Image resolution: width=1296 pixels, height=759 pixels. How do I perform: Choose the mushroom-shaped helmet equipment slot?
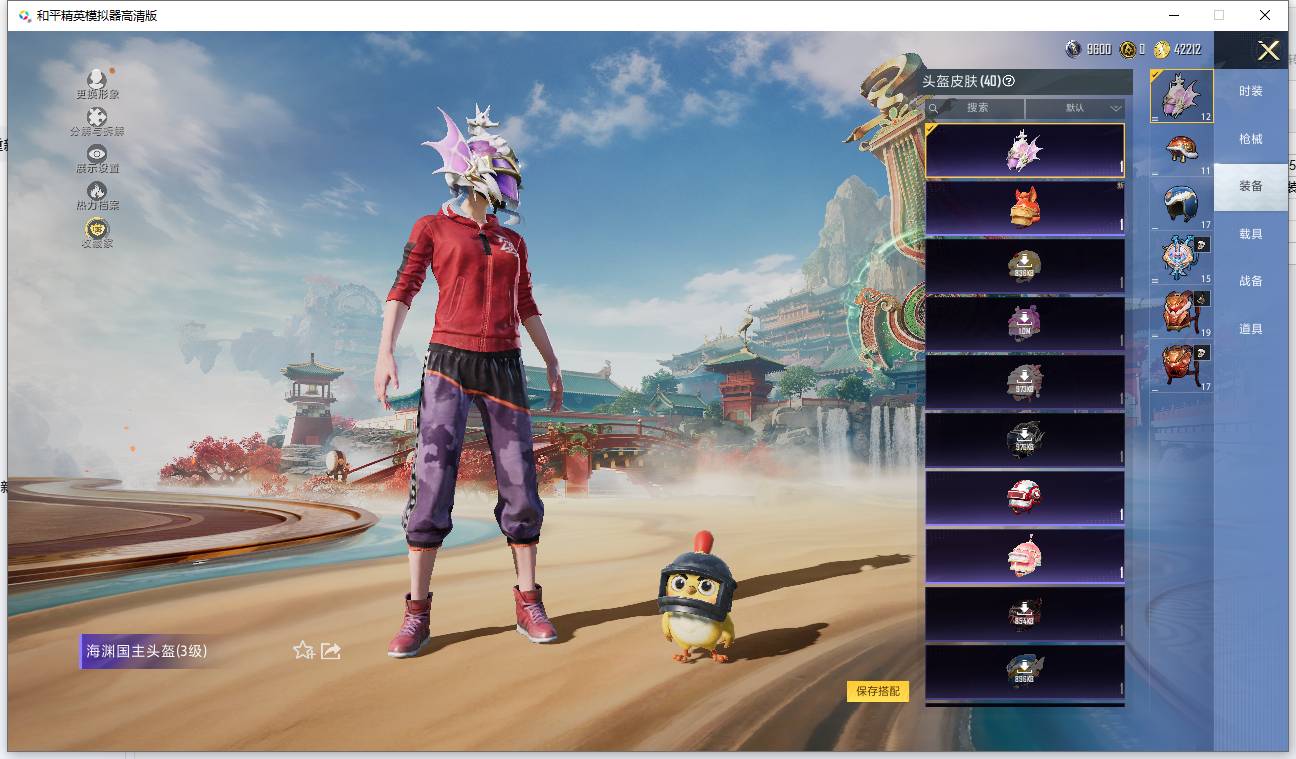[x=1181, y=150]
